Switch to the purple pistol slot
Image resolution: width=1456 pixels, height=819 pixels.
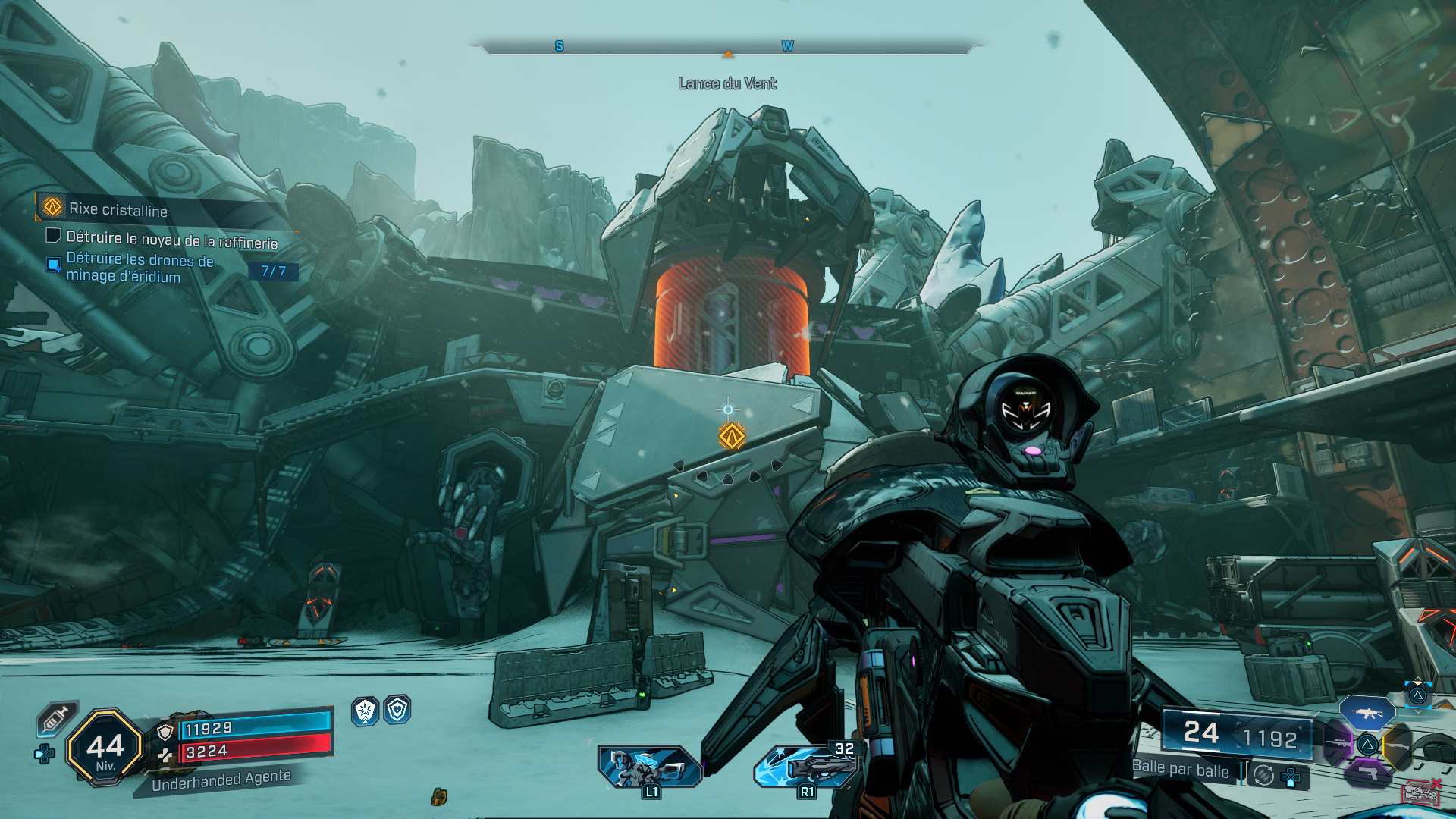point(1367,773)
